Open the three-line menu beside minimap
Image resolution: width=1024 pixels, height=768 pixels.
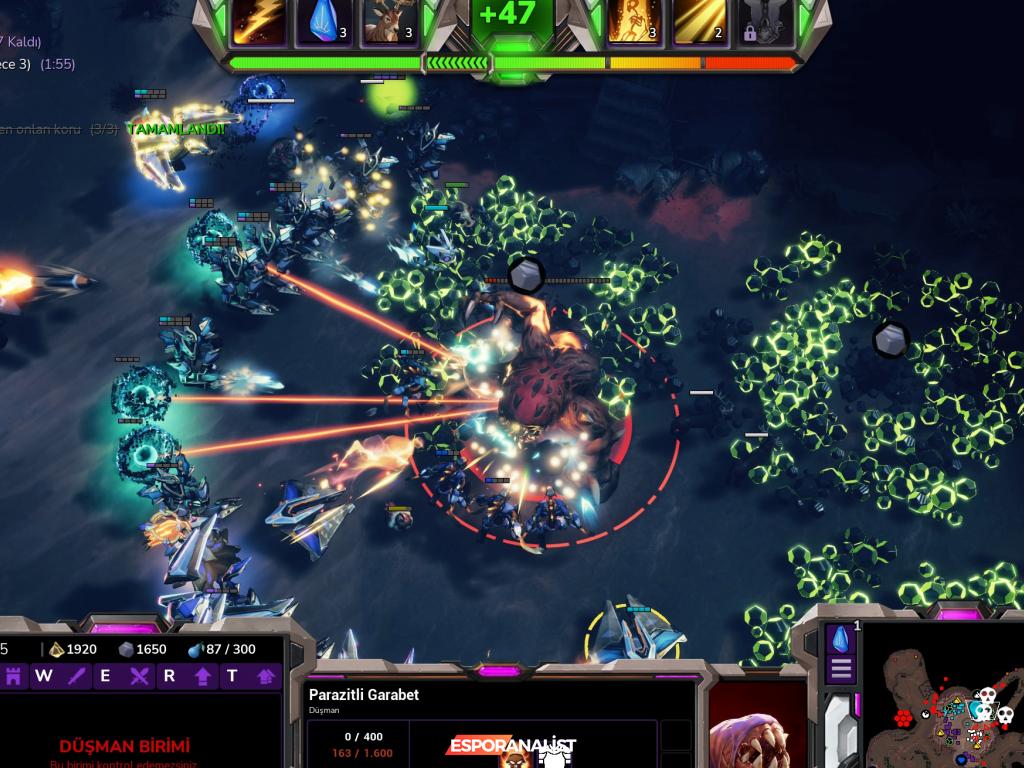tap(841, 669)
